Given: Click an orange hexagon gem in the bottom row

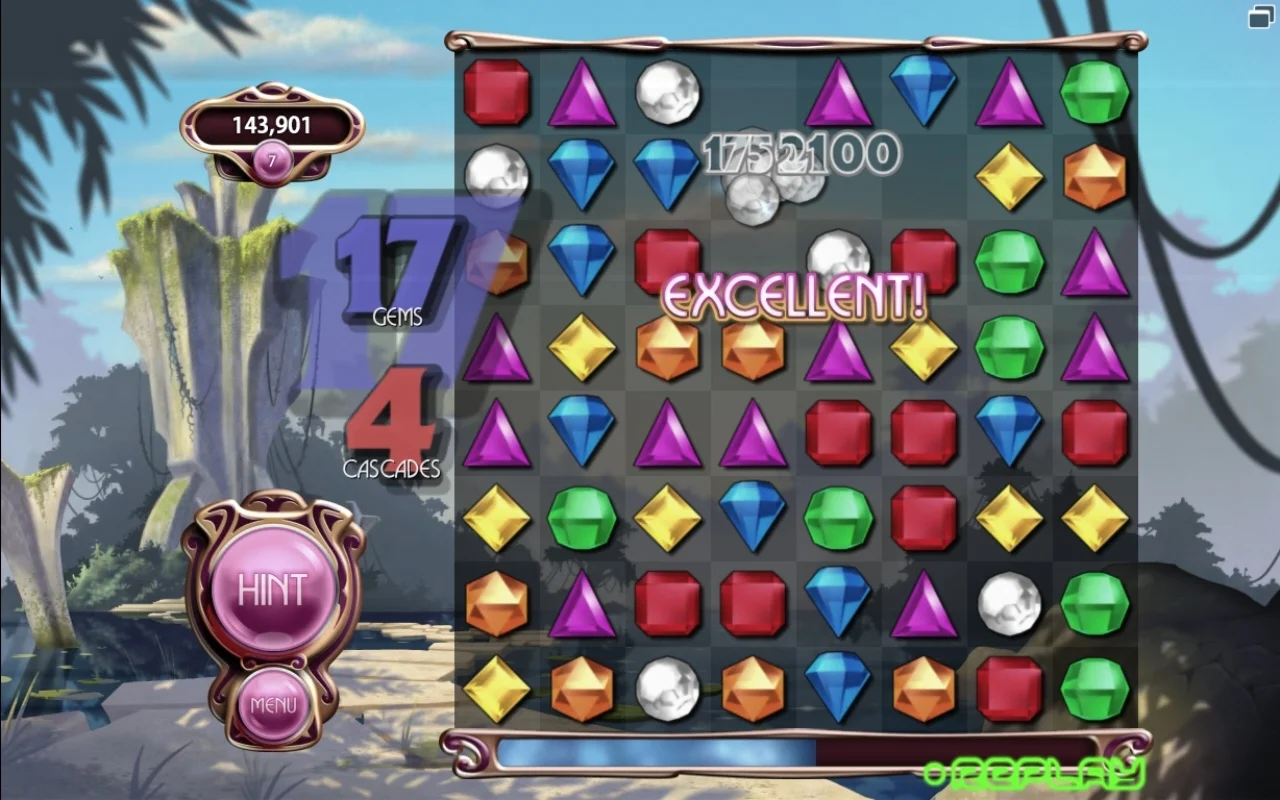Looking at the screenshot, I should tap(581, 689).
